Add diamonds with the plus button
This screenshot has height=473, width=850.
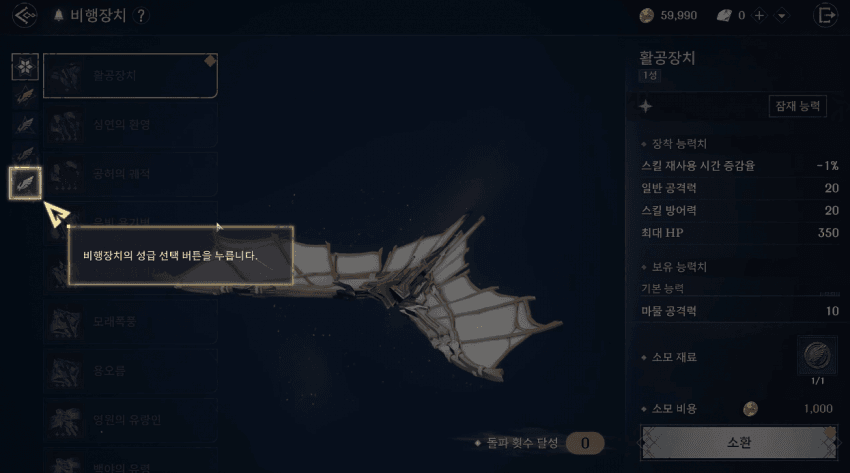point(759,15)
